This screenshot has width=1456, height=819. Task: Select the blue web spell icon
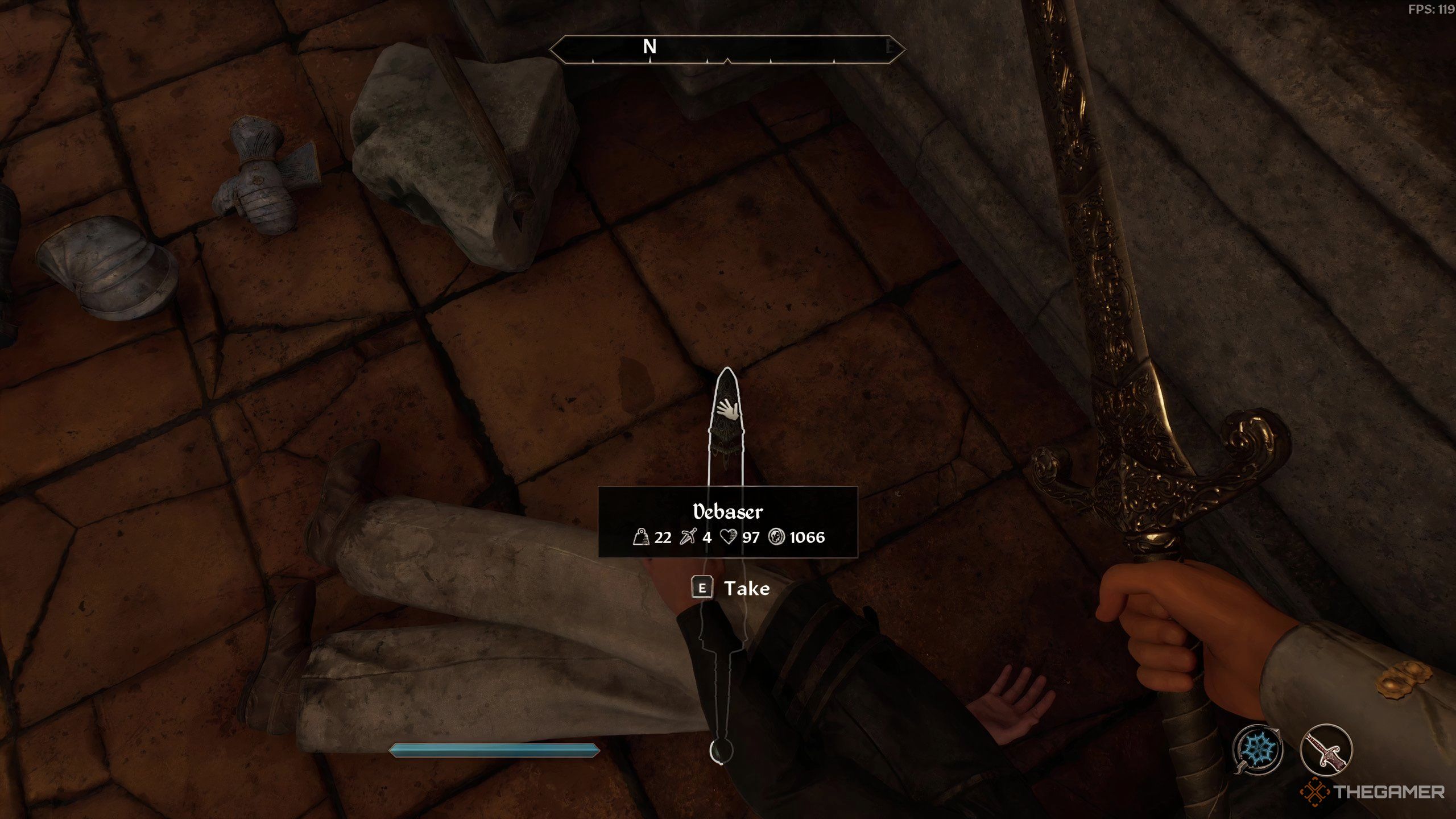[x=1258, y=748]
